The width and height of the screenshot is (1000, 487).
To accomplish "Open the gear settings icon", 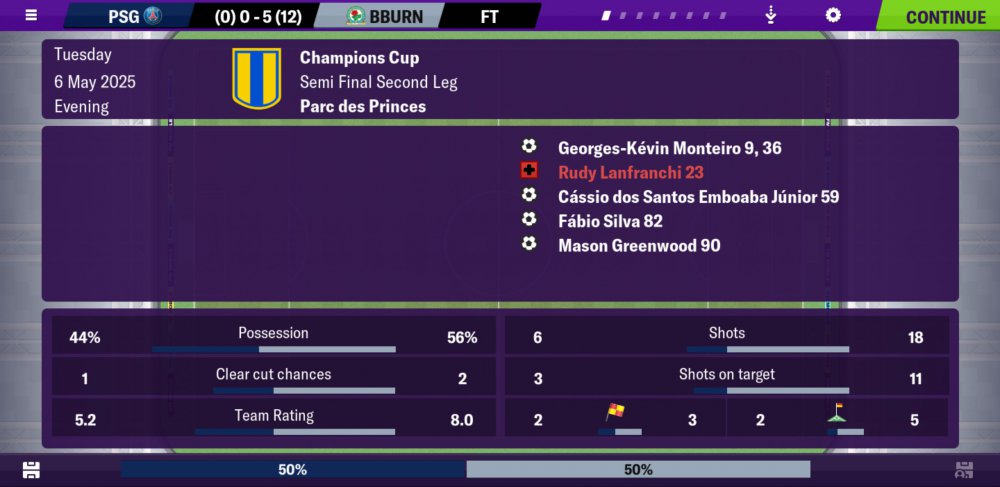I will [832, 16].
